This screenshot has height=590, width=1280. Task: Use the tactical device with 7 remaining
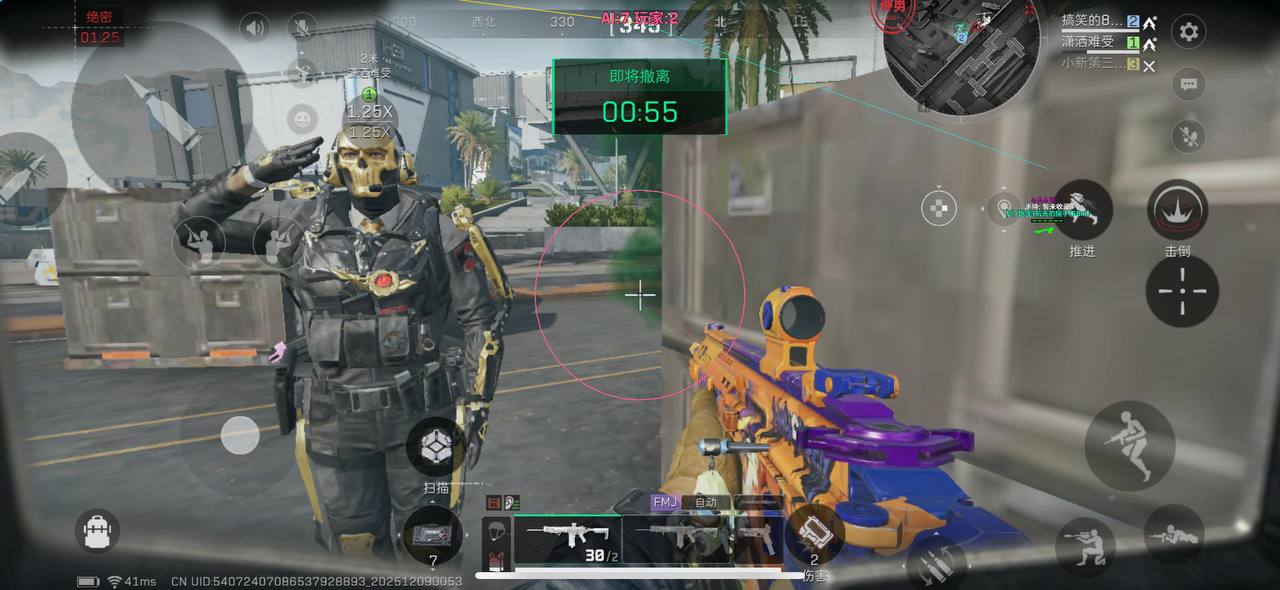(432, 535)
